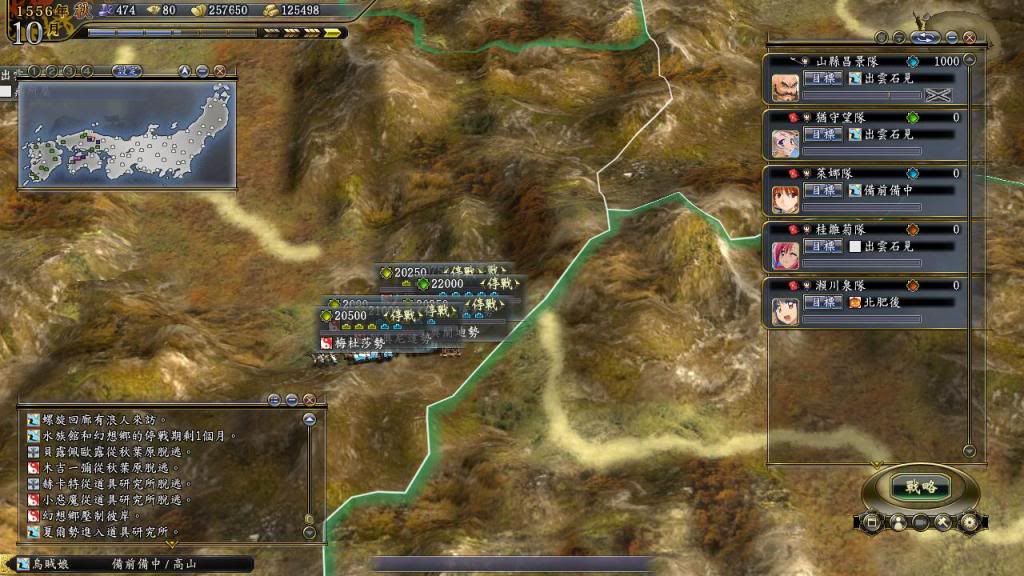Click the minimap of Japan

(127, 133)
